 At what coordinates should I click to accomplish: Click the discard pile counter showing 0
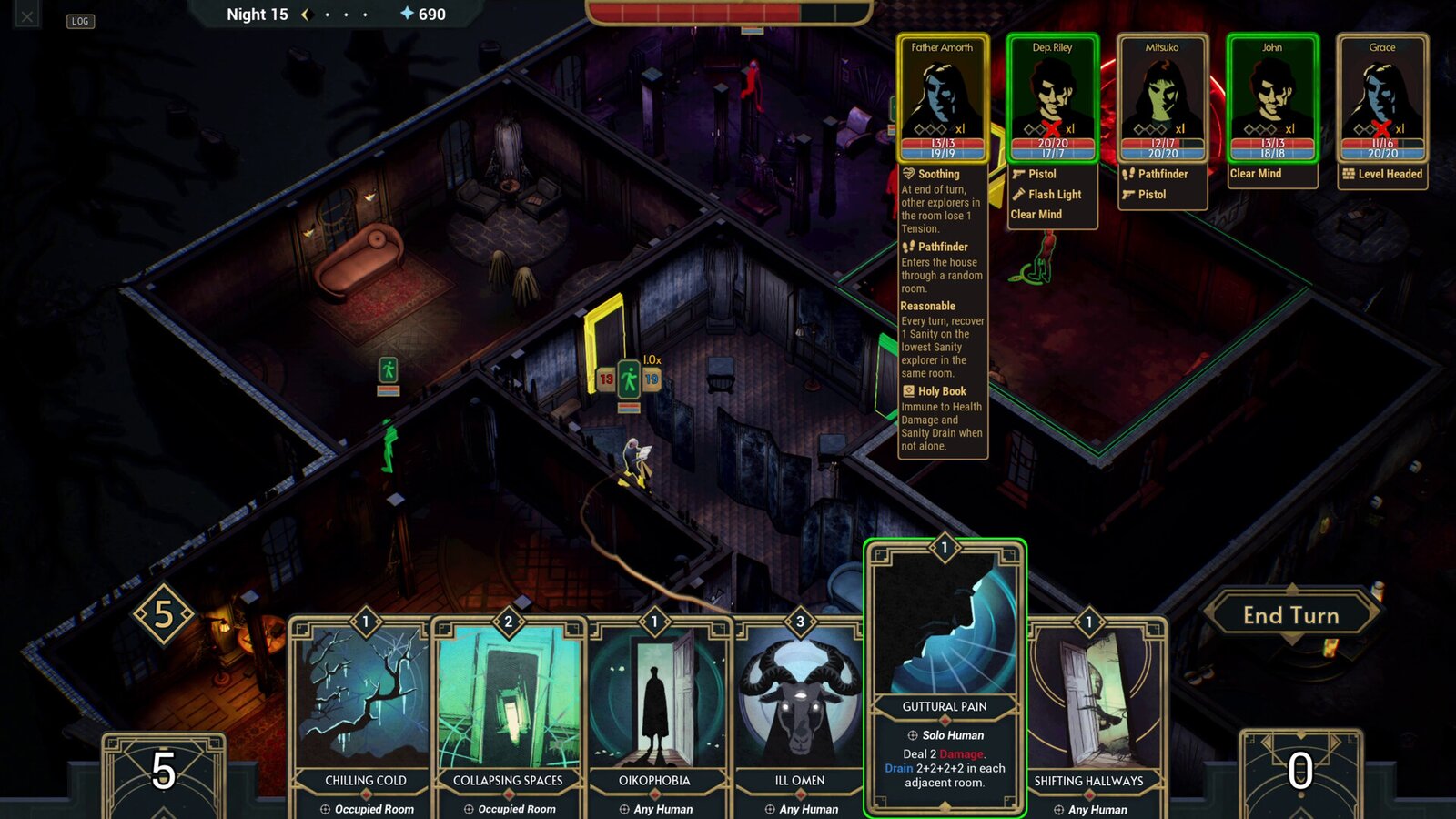1299,769
